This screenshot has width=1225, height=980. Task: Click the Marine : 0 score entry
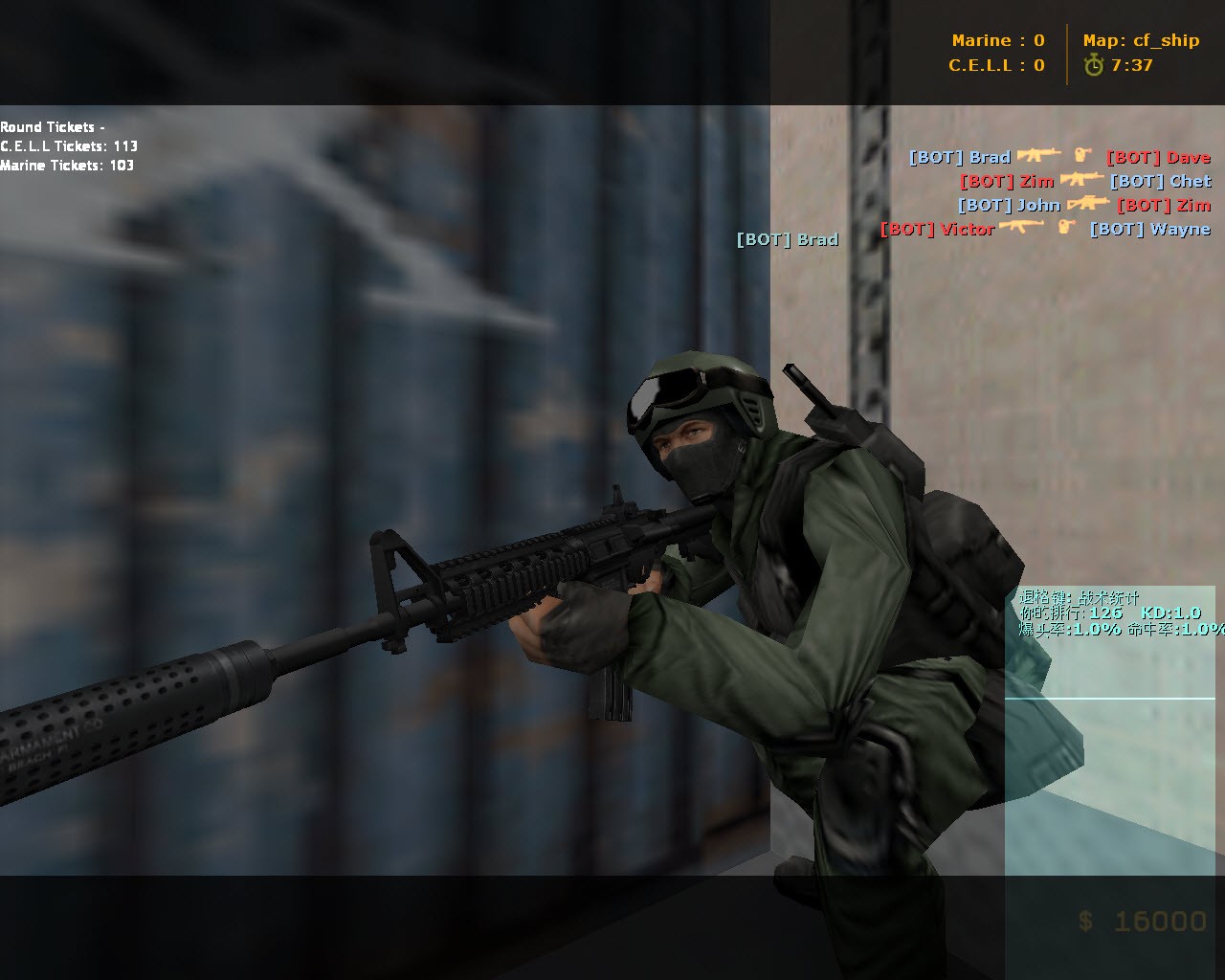click(x=995, y=40)
